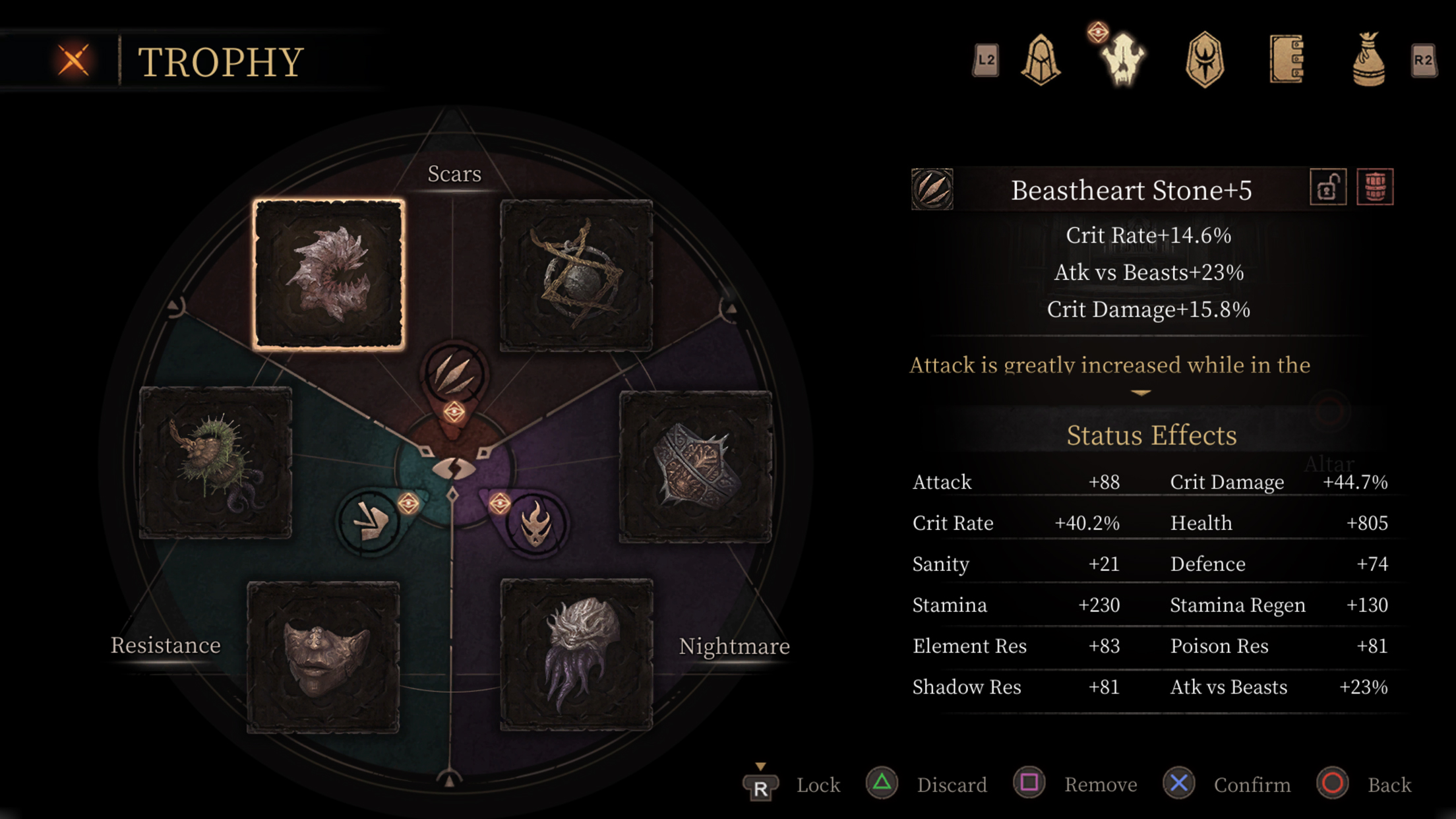Viewport: 1456px width, 819px height.
Task: Activate the Nightmare flame node
Action: click(x=535, y=523)
